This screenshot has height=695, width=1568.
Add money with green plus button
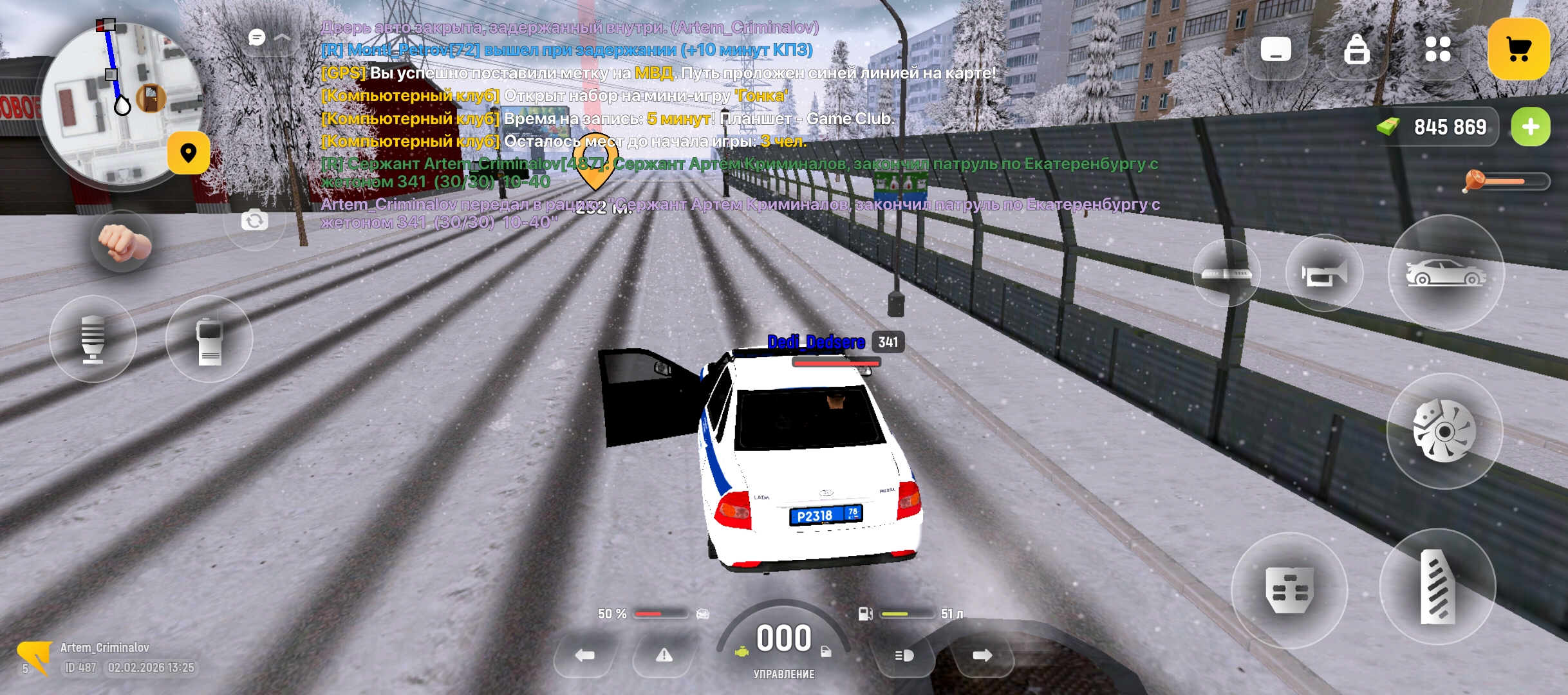(1531, 127)
